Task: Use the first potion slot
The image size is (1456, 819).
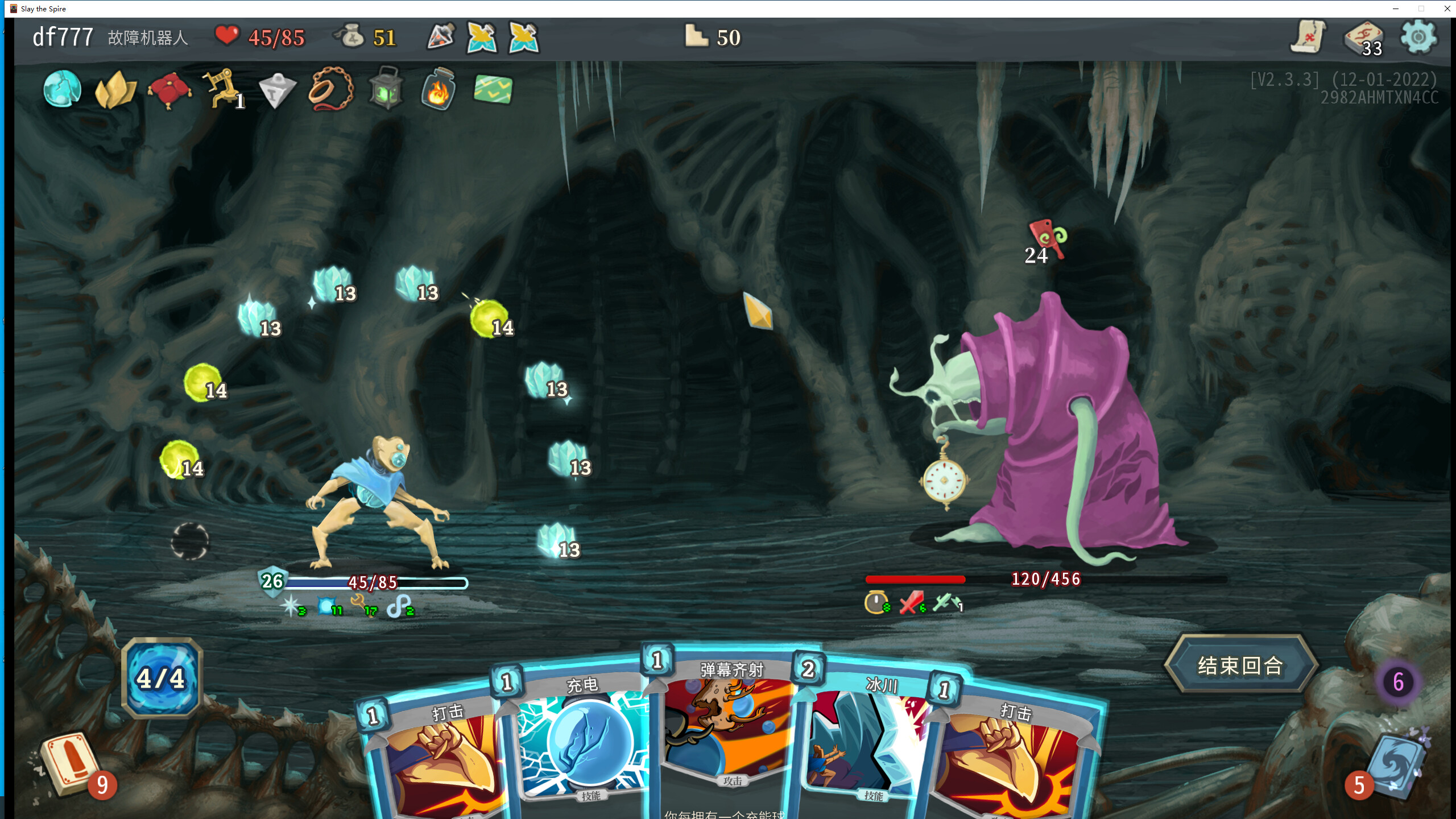Action: 441,38
